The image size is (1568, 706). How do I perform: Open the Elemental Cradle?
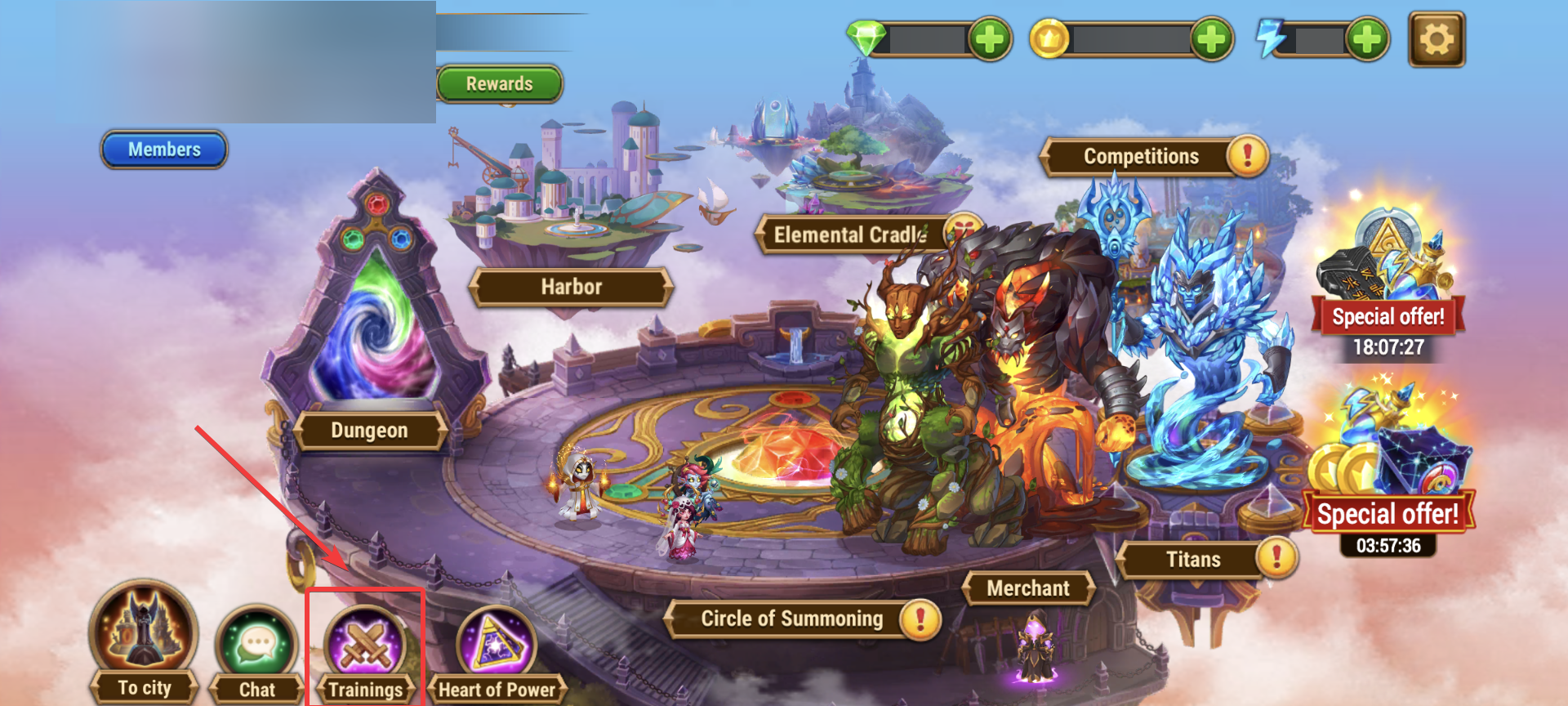(849, 235)
